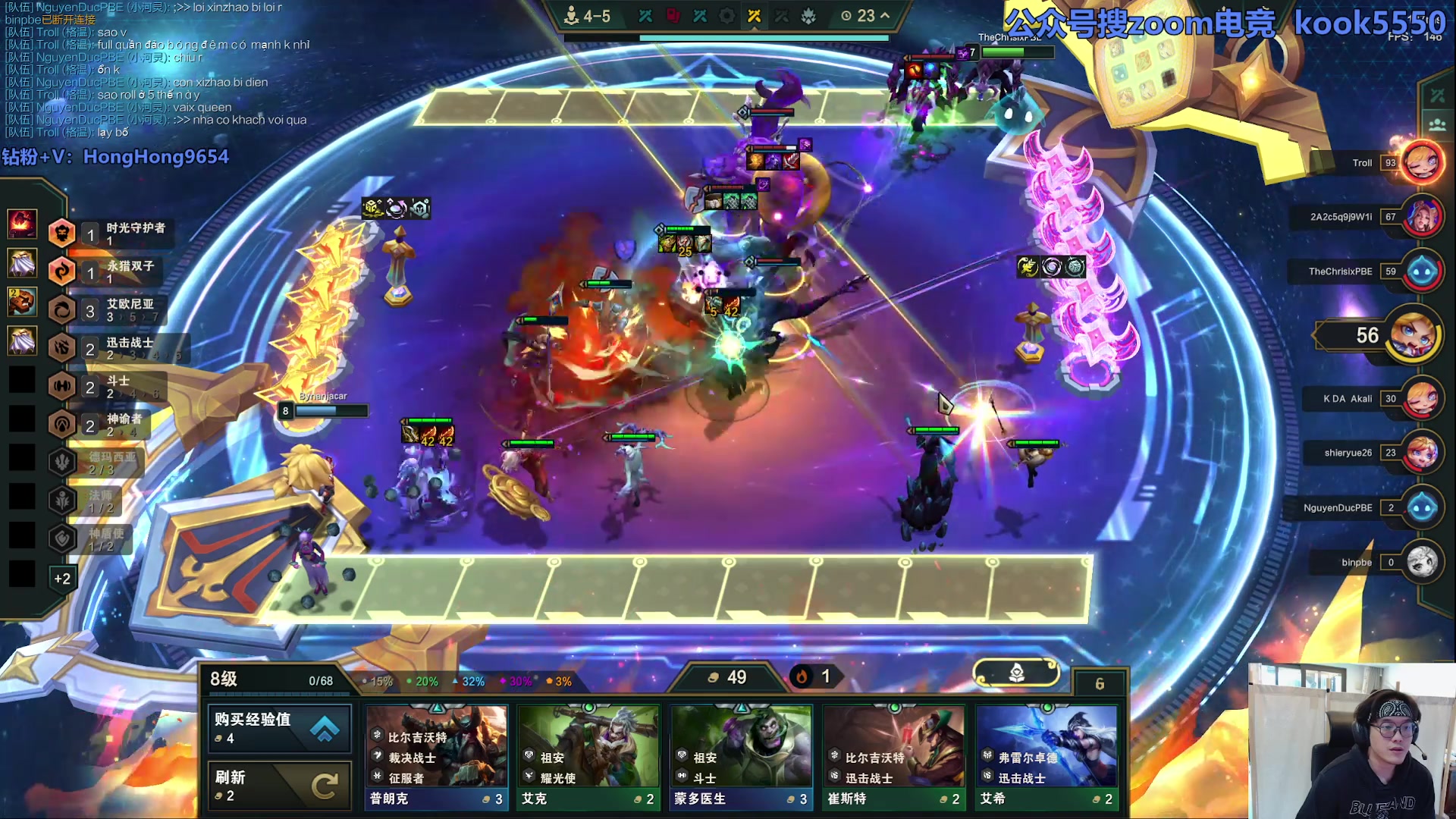Screen dimensions: 1456x819
Task: View the 迅击战士 trait entry
Action: 114,348
